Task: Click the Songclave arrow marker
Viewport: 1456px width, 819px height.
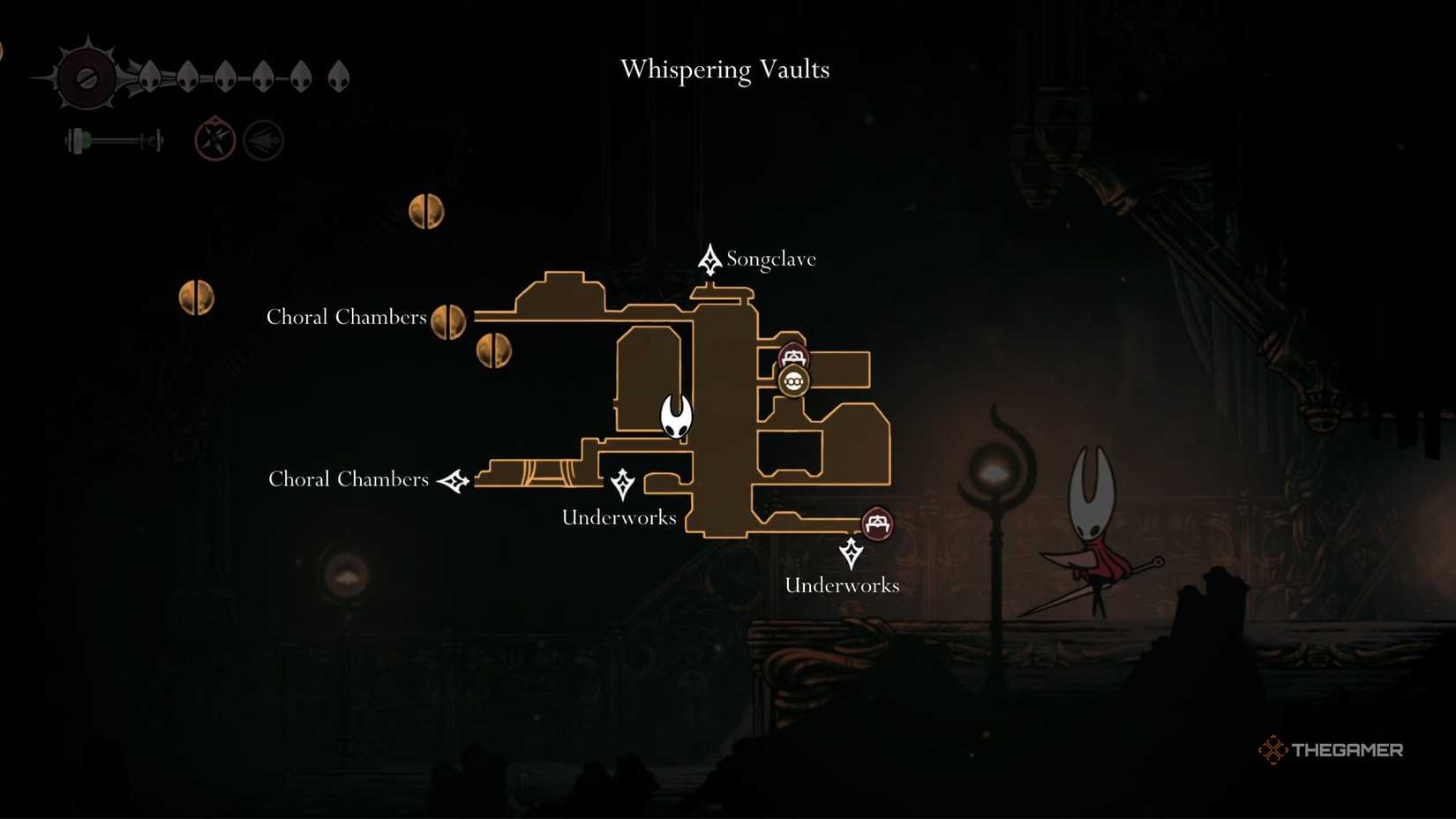Action: (709, 259)
